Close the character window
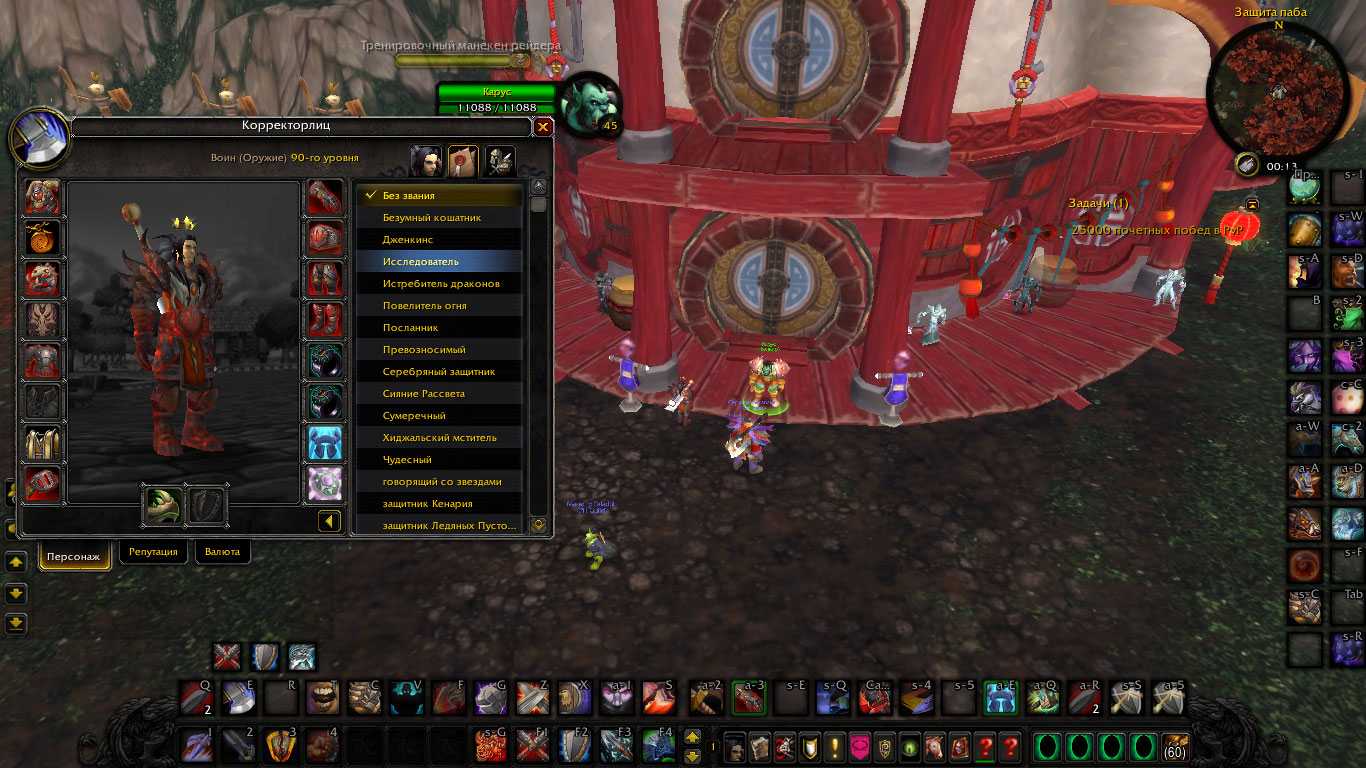 (543, 127)
